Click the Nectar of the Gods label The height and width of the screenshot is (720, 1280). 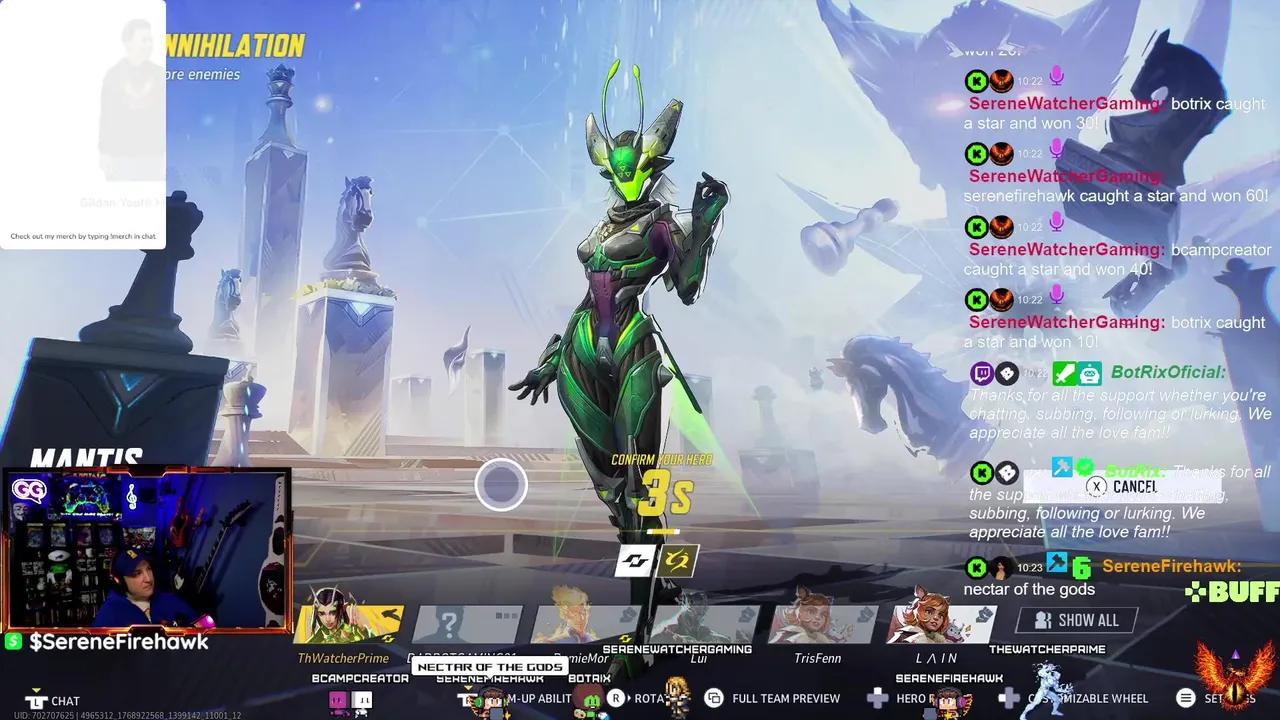coord(489,666)
